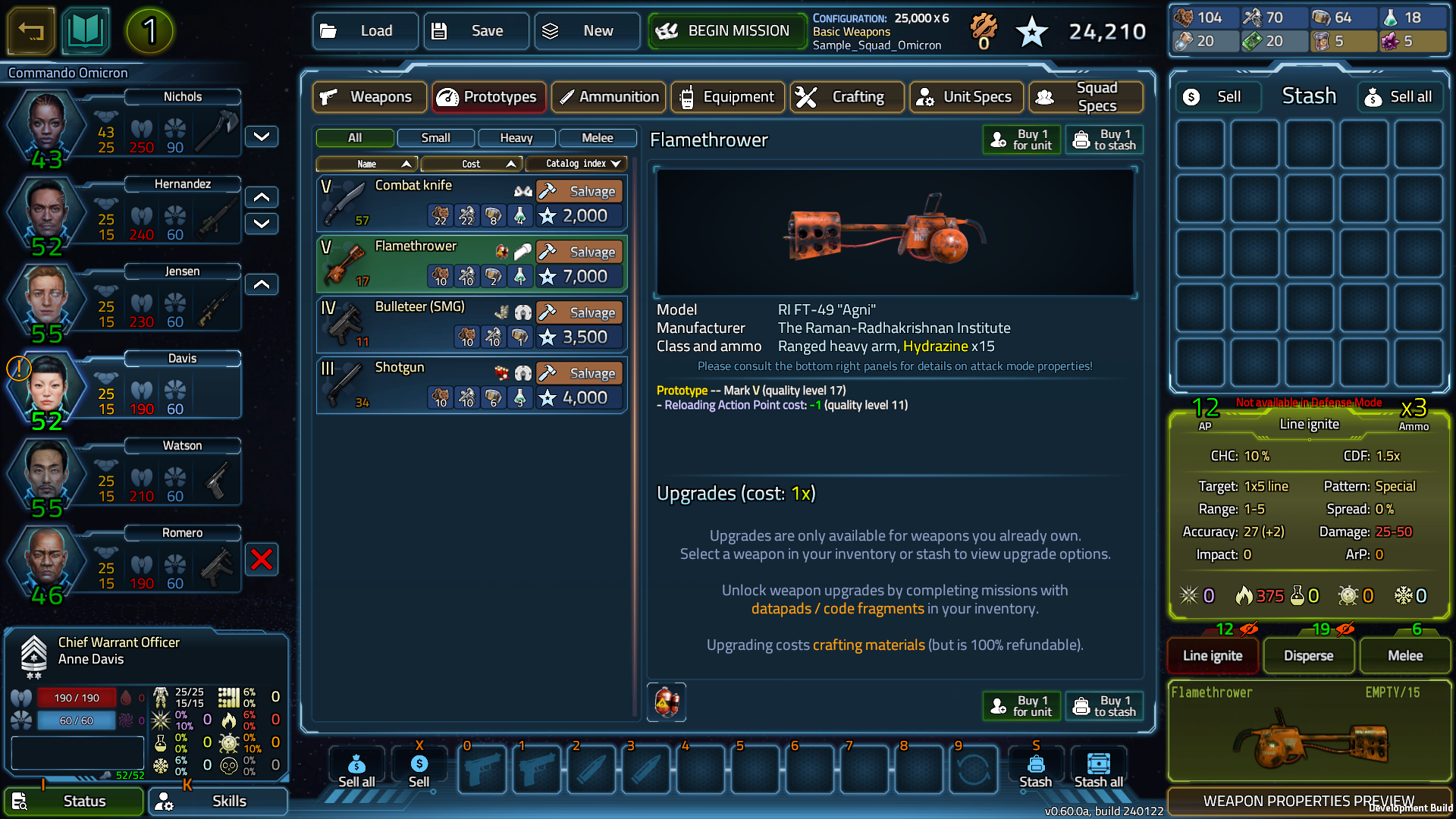The width and height of the screenshot is (1456, 819).
Task: Click the alert exclamation icon on Davis's portrait
Action: tap(19, 369)
